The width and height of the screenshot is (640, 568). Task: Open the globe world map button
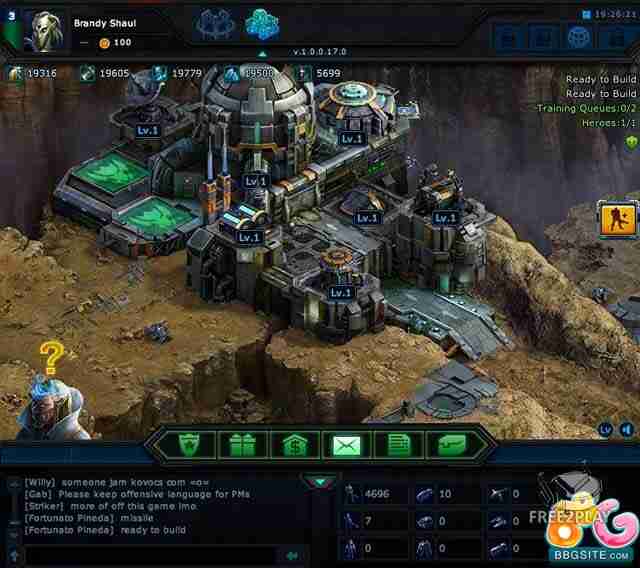pos(577,37)
